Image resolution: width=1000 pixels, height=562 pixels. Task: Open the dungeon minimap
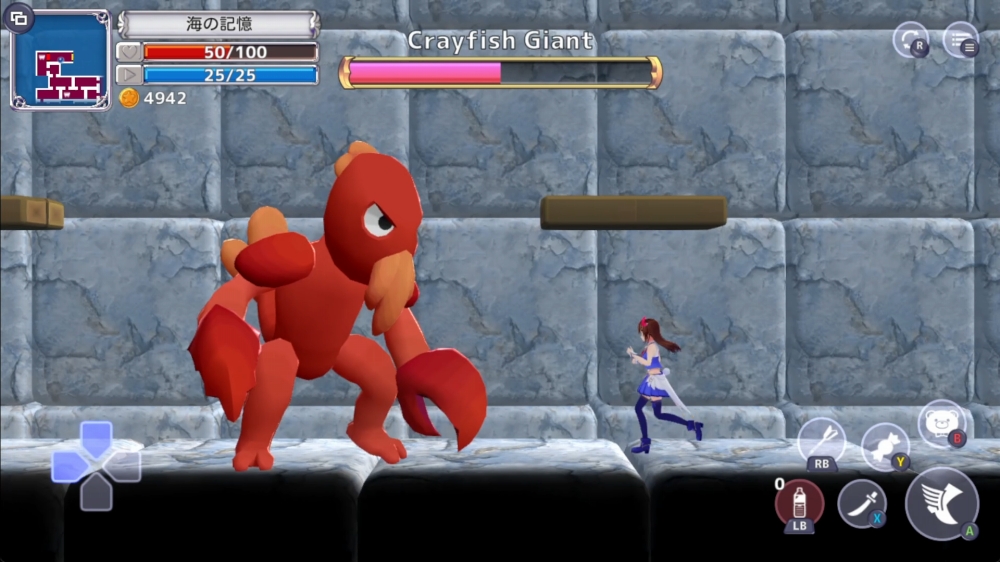pos(62,61)
